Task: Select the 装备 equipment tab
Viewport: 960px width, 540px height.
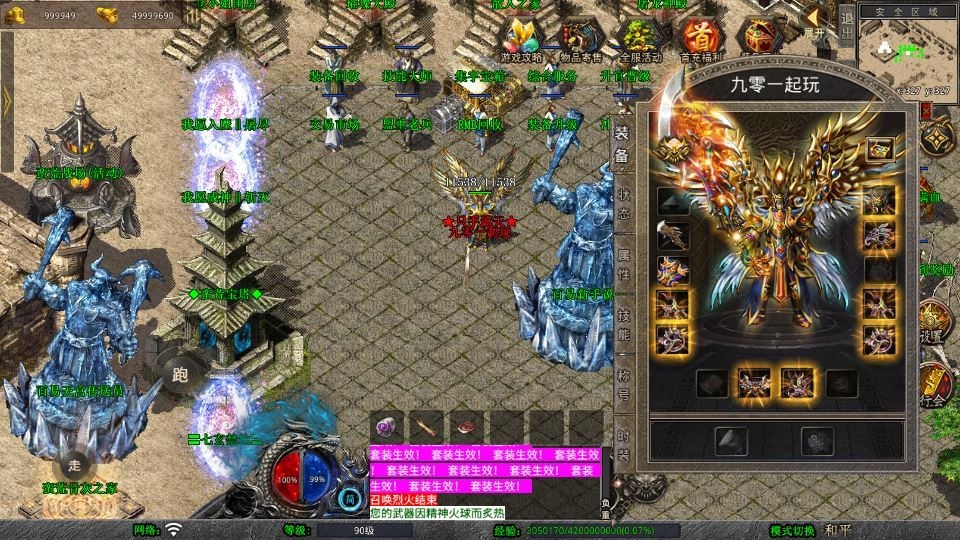Action: coord(622,143)
